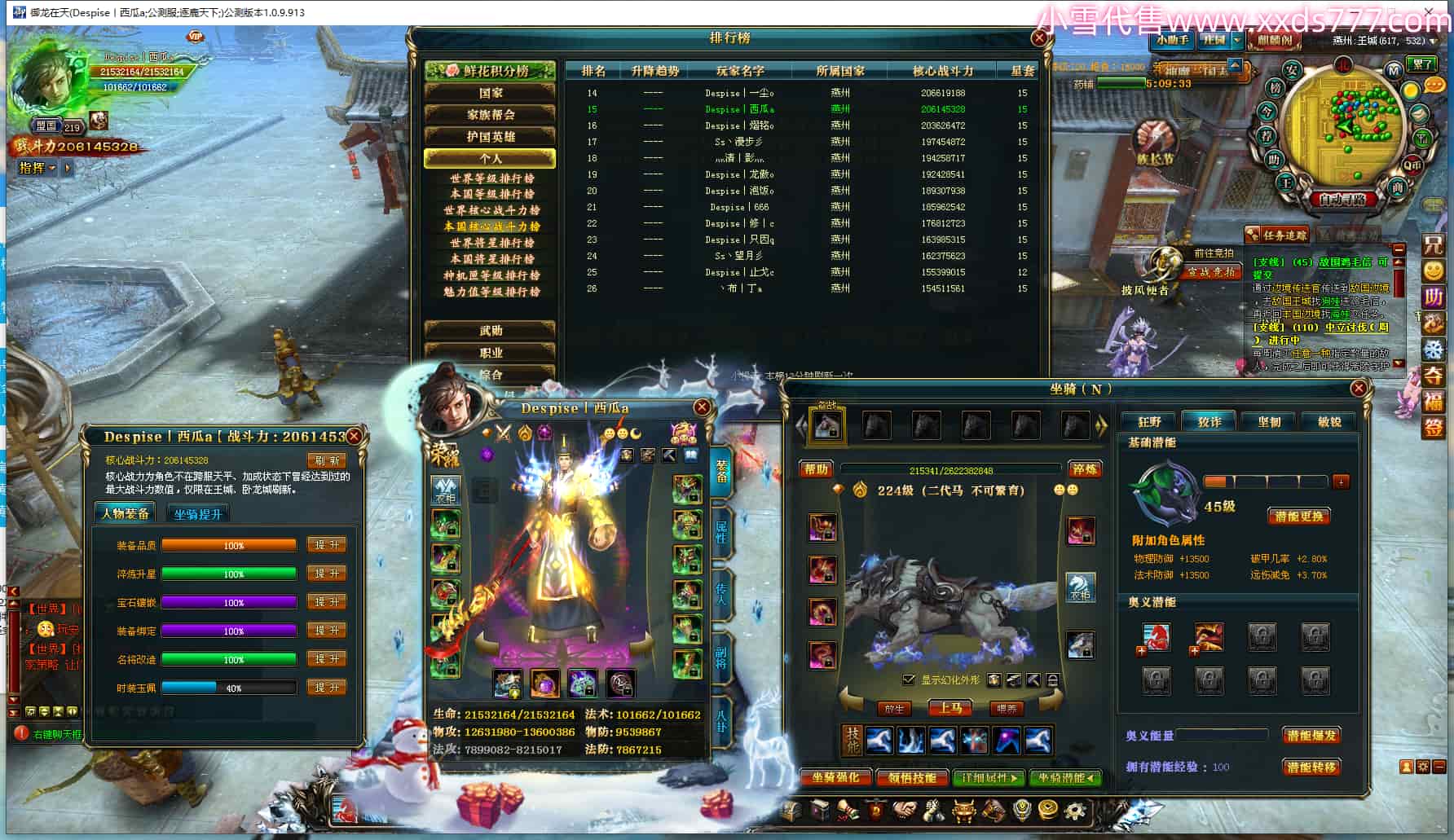Open 坐骑强化 mount enhancement

pos(835,778)
